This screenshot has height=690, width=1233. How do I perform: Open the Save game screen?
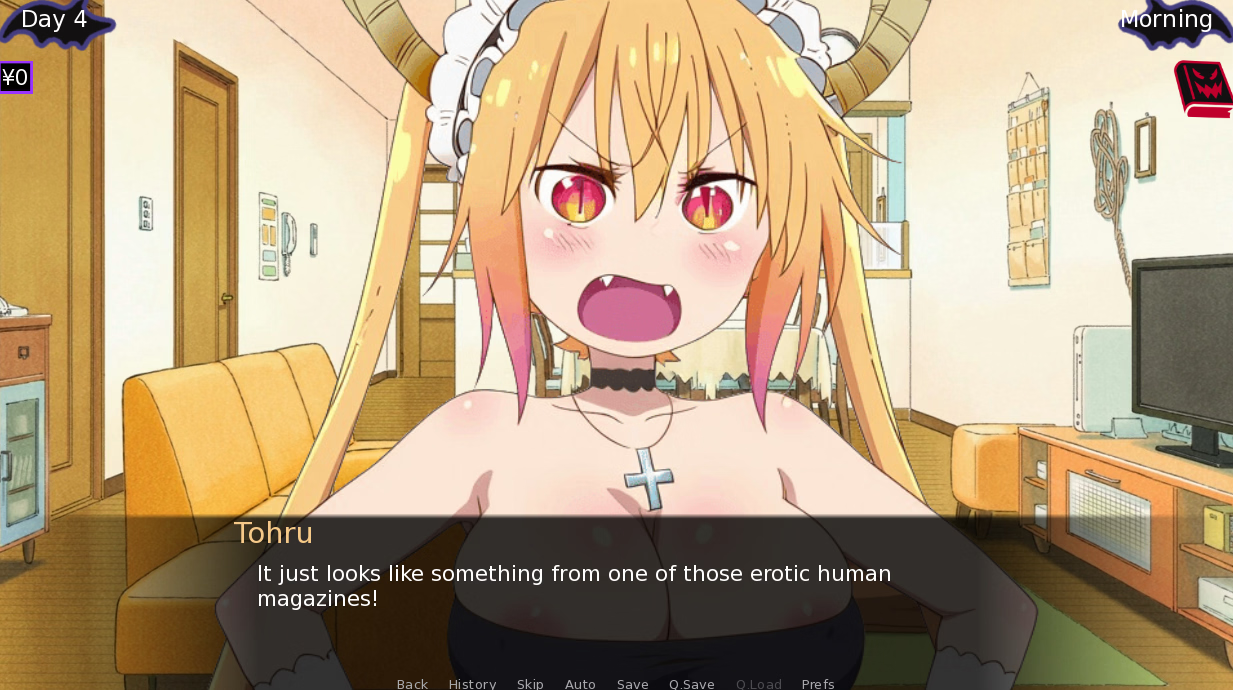[x=632, y=684]
